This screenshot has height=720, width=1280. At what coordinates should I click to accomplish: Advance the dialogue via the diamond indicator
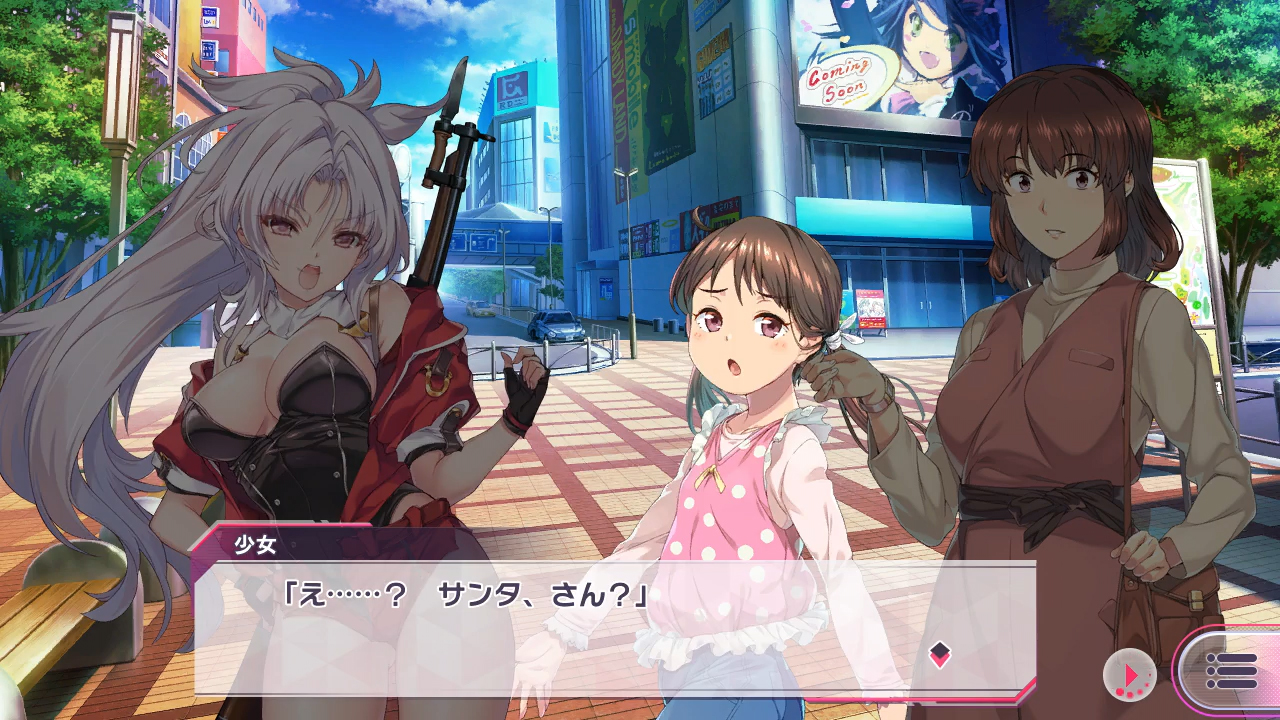tap(939, 655)
